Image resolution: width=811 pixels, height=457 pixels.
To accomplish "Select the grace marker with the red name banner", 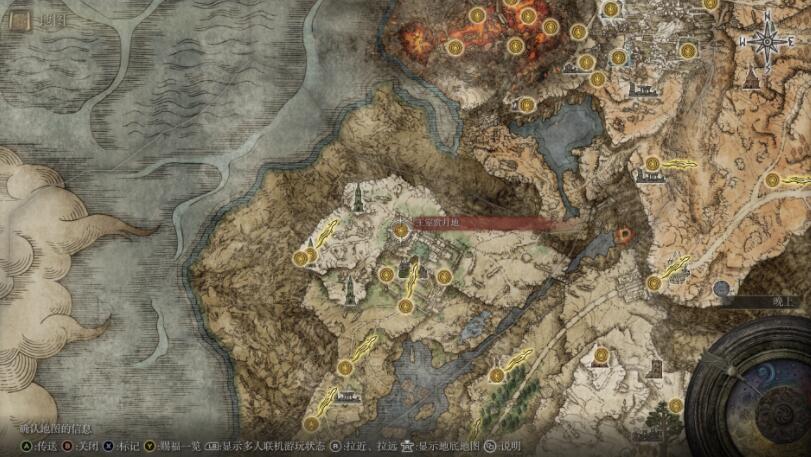I will [401, 231].
